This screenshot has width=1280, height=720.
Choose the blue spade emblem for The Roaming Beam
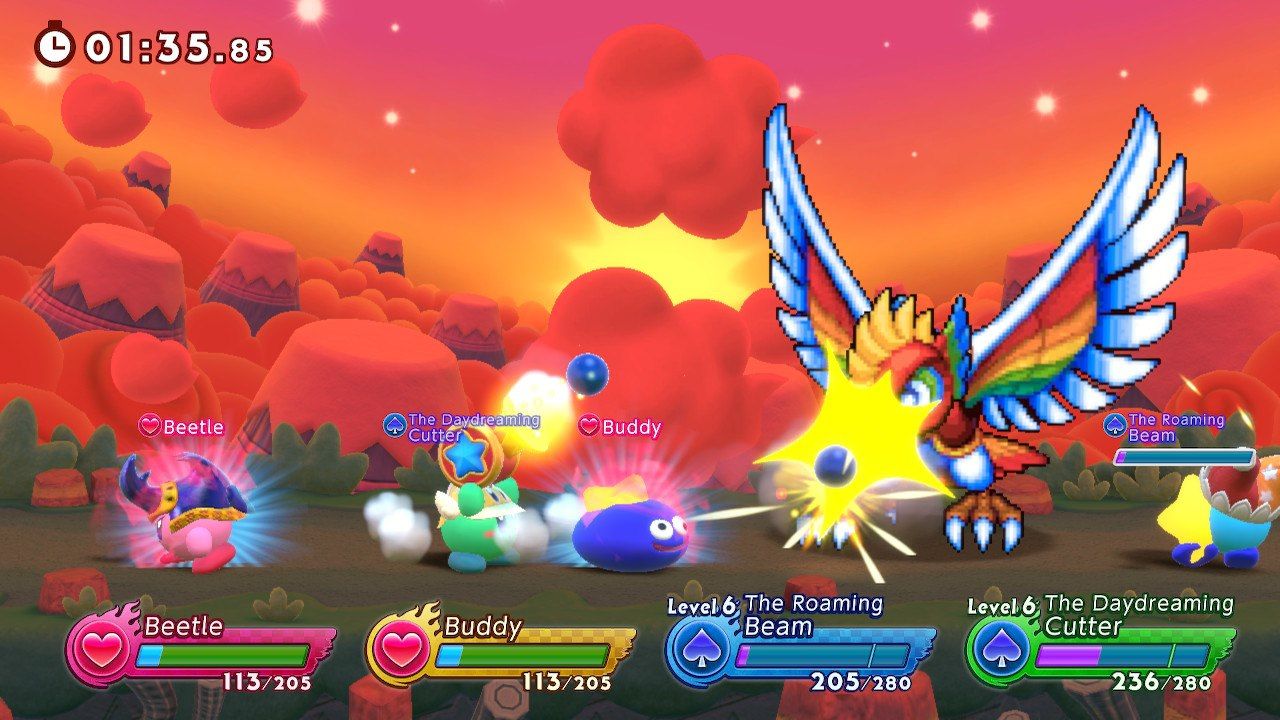point(700,650)
